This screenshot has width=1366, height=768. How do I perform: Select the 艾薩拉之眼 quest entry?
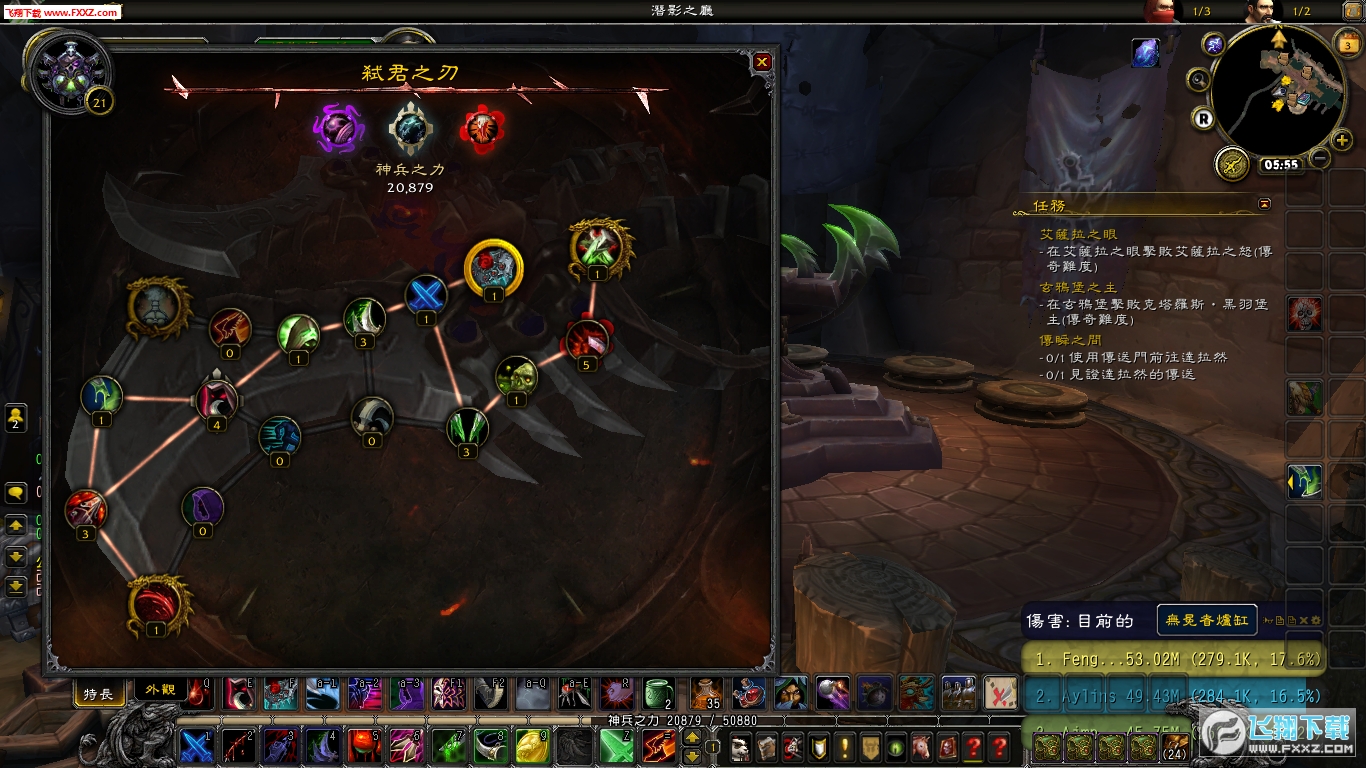coord(1078,234)
